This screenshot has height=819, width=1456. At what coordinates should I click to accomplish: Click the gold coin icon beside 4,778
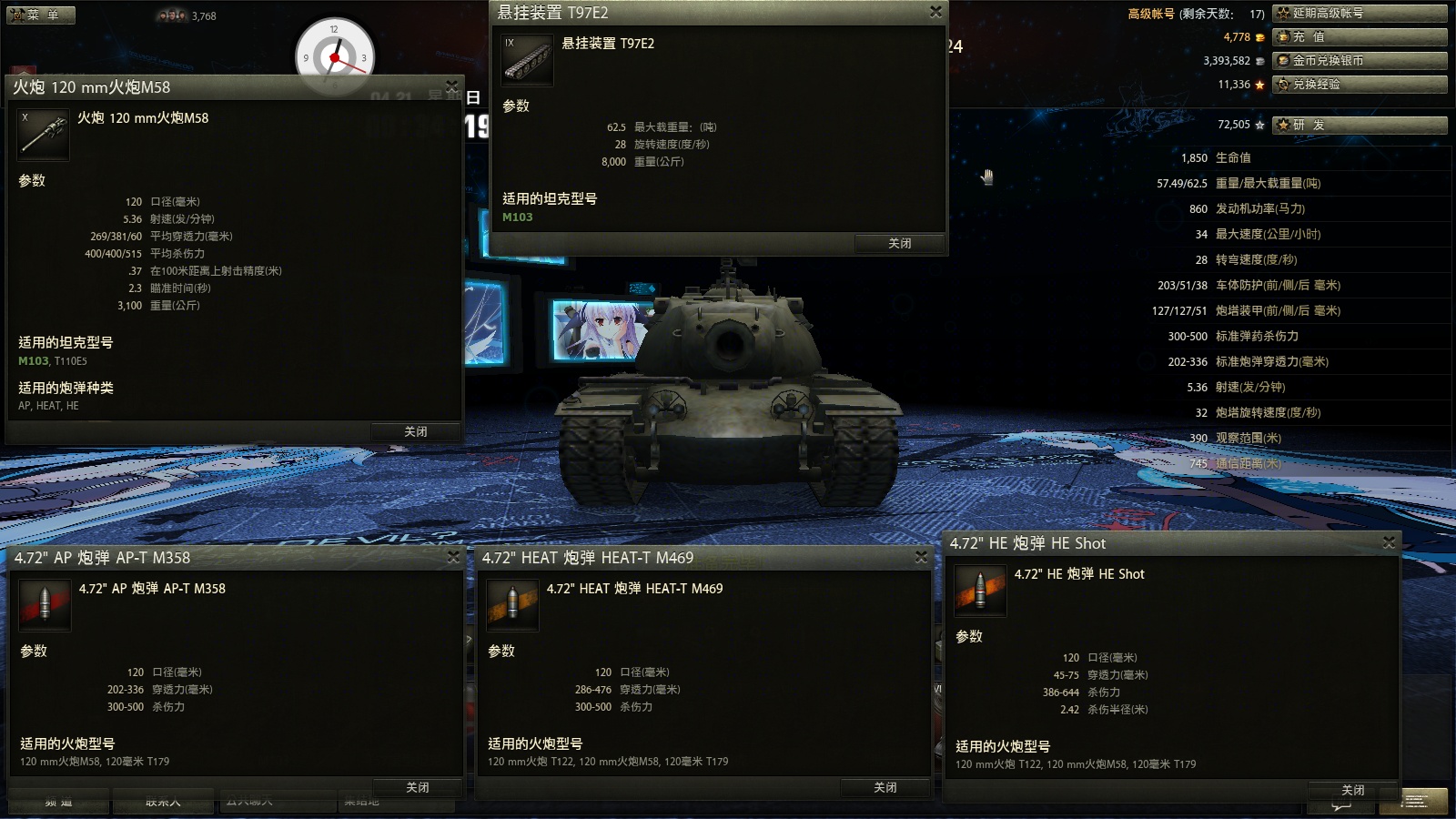(x=1259, y=38)
